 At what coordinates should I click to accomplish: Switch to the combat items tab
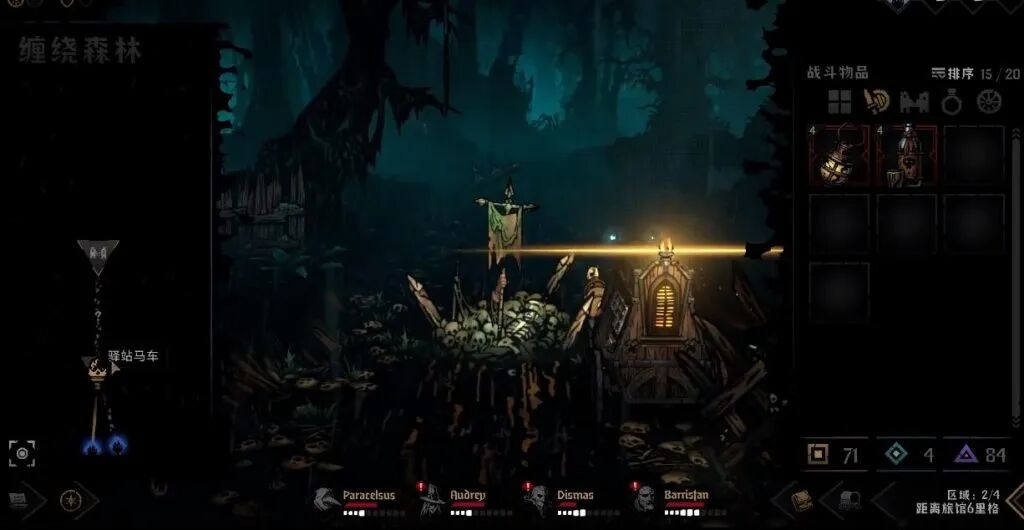pyautogui.click(x=877, y=101)
